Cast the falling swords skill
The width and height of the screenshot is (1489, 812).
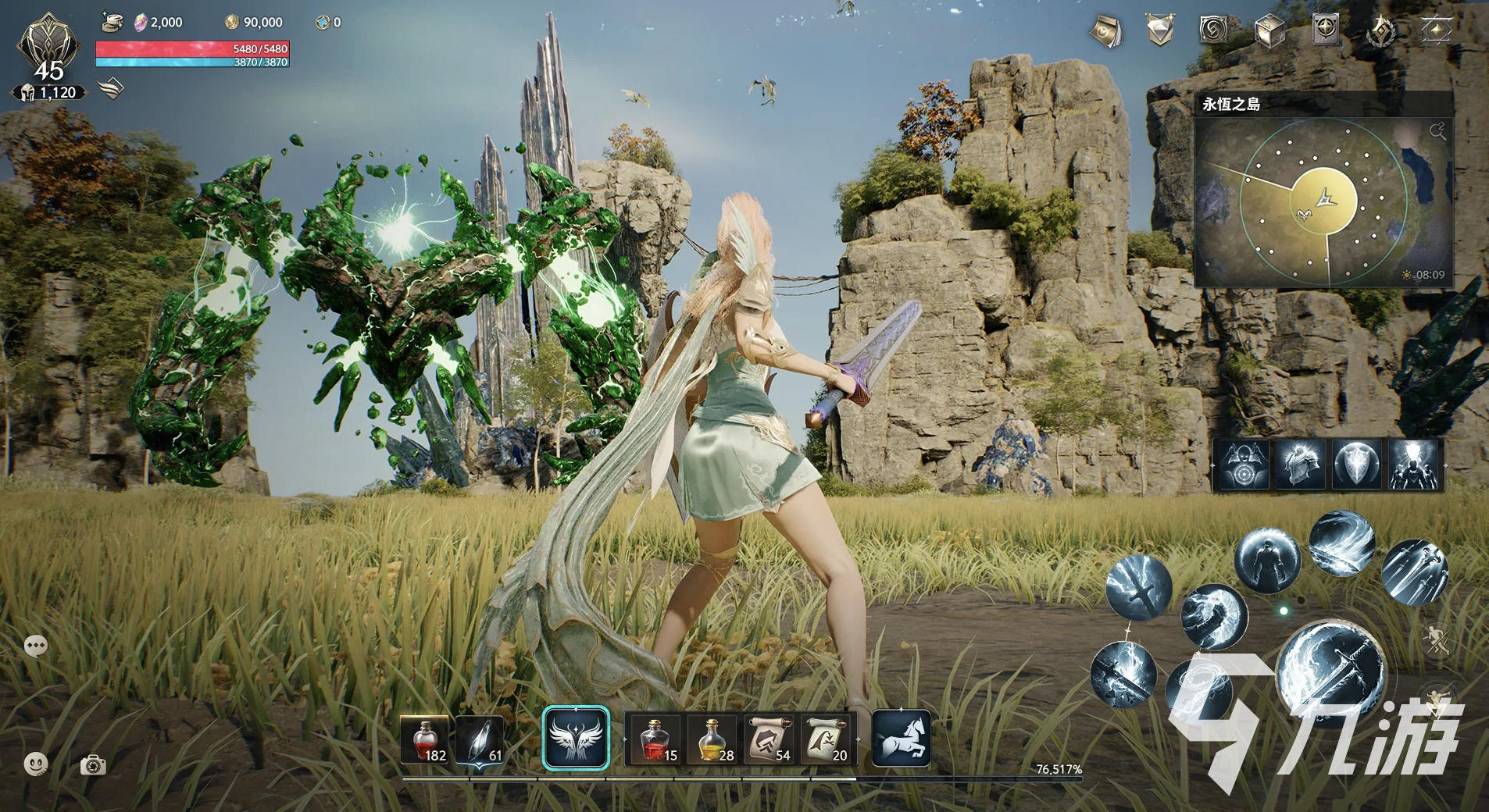(x=1414, y=572)
